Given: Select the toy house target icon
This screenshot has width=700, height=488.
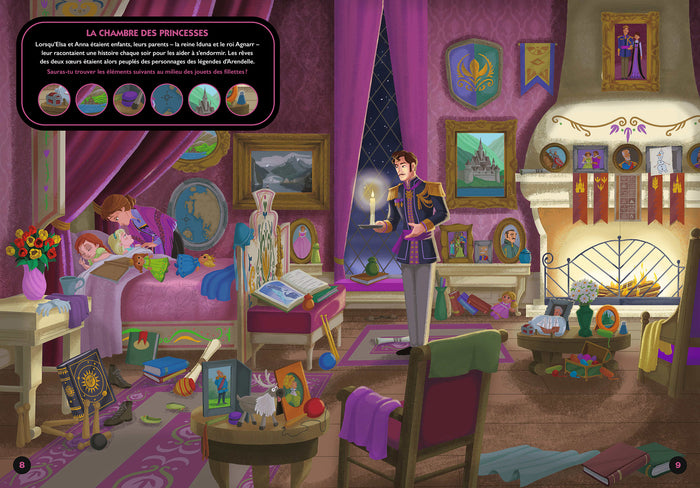Looking at the screenshot, I should point(54,98).
